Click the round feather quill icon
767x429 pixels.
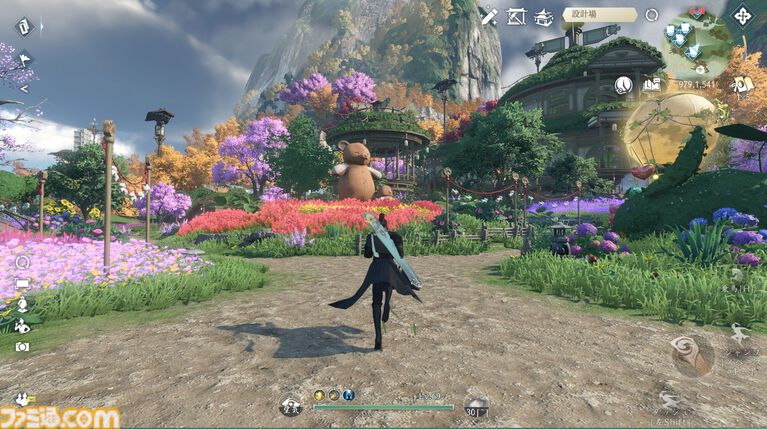[x=624, y=85]
